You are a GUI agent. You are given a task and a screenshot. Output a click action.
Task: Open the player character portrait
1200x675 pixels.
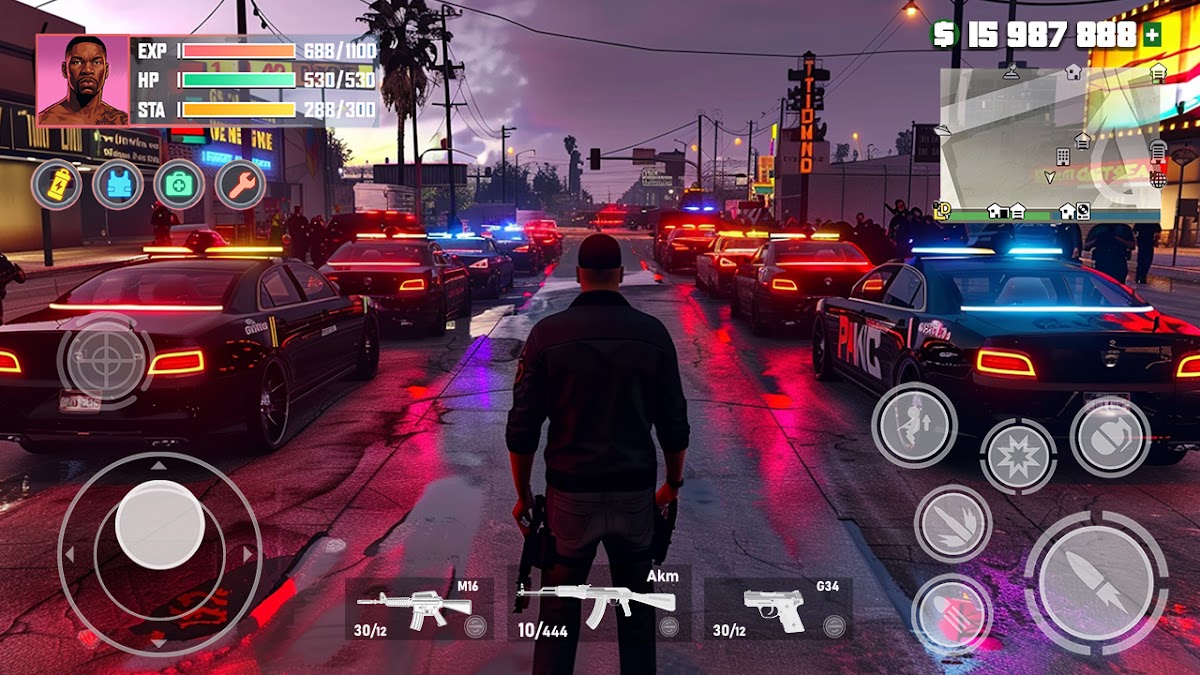pos(83,81)
